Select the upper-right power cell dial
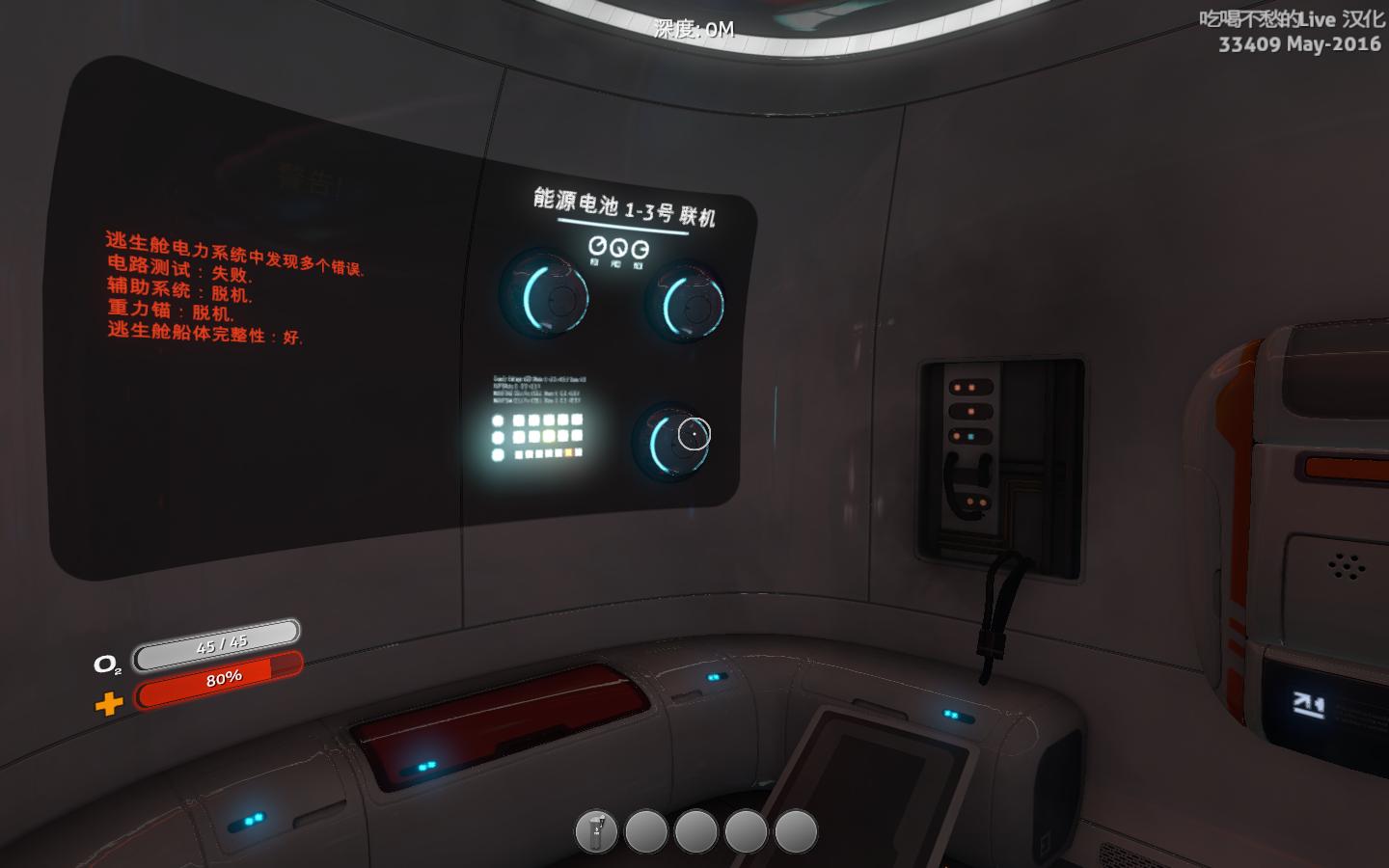 click(x=693, y=305)
